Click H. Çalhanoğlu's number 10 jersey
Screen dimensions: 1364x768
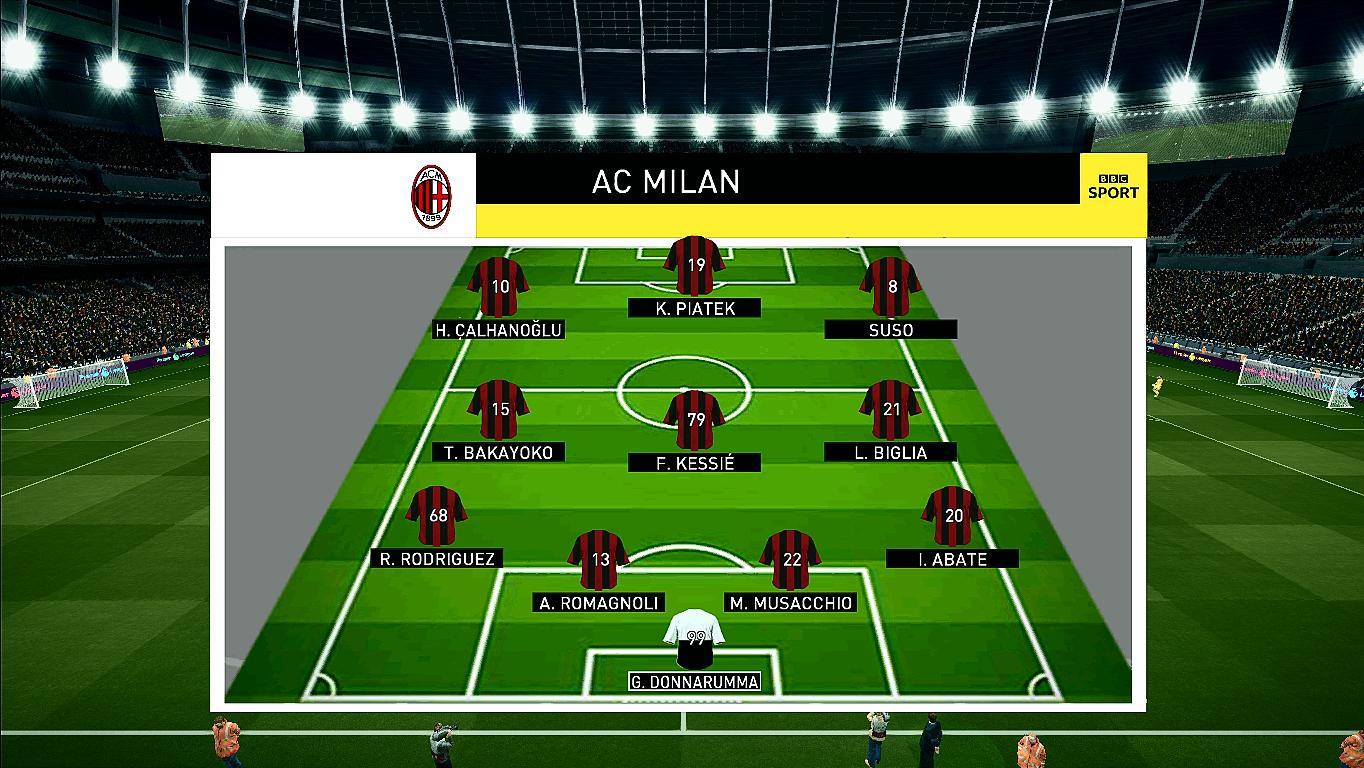(497, 288)
